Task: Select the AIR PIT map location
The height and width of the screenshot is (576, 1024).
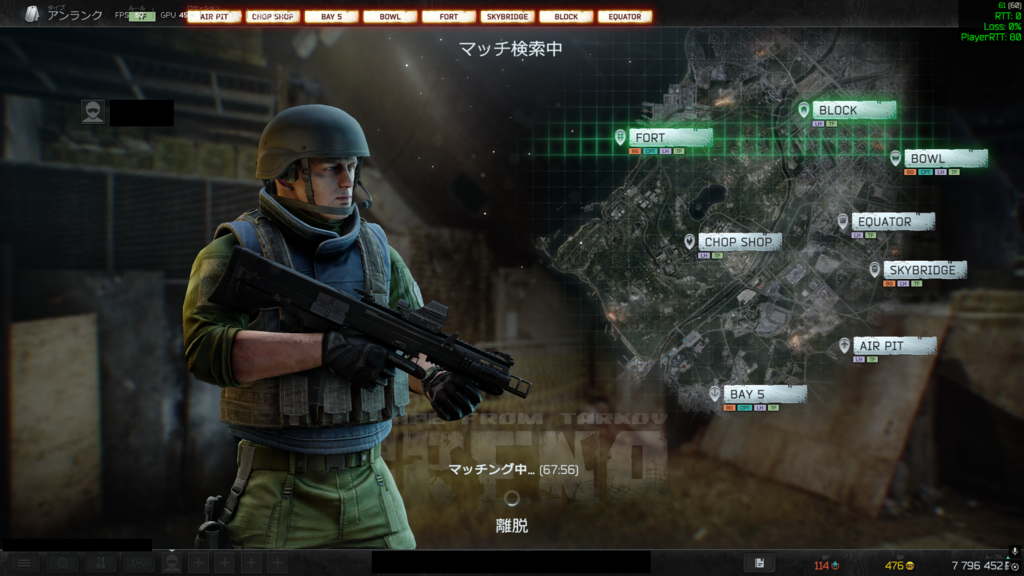Action: click(x=881, y=346)
